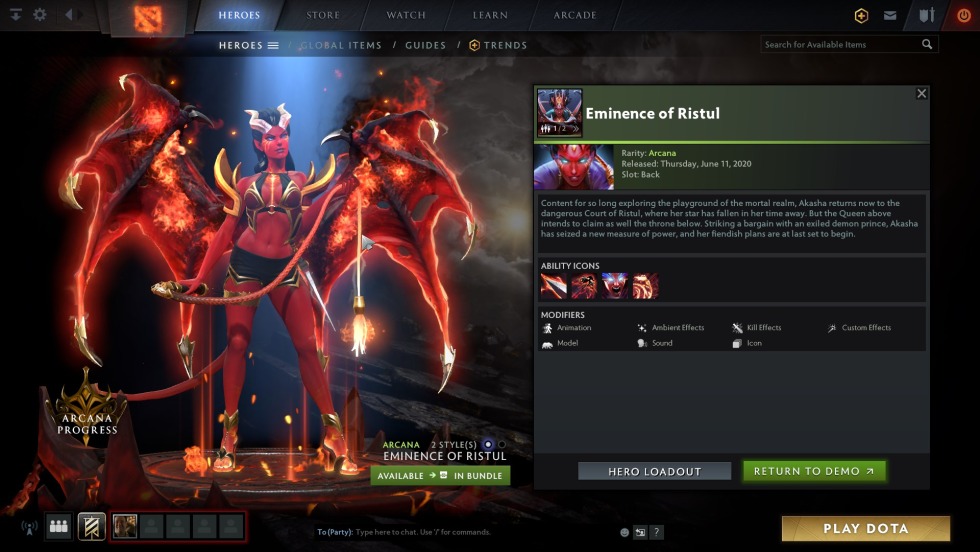Open the mail envelope inbox
Viewport: 980px width, 552px height.
pos(889,15)
